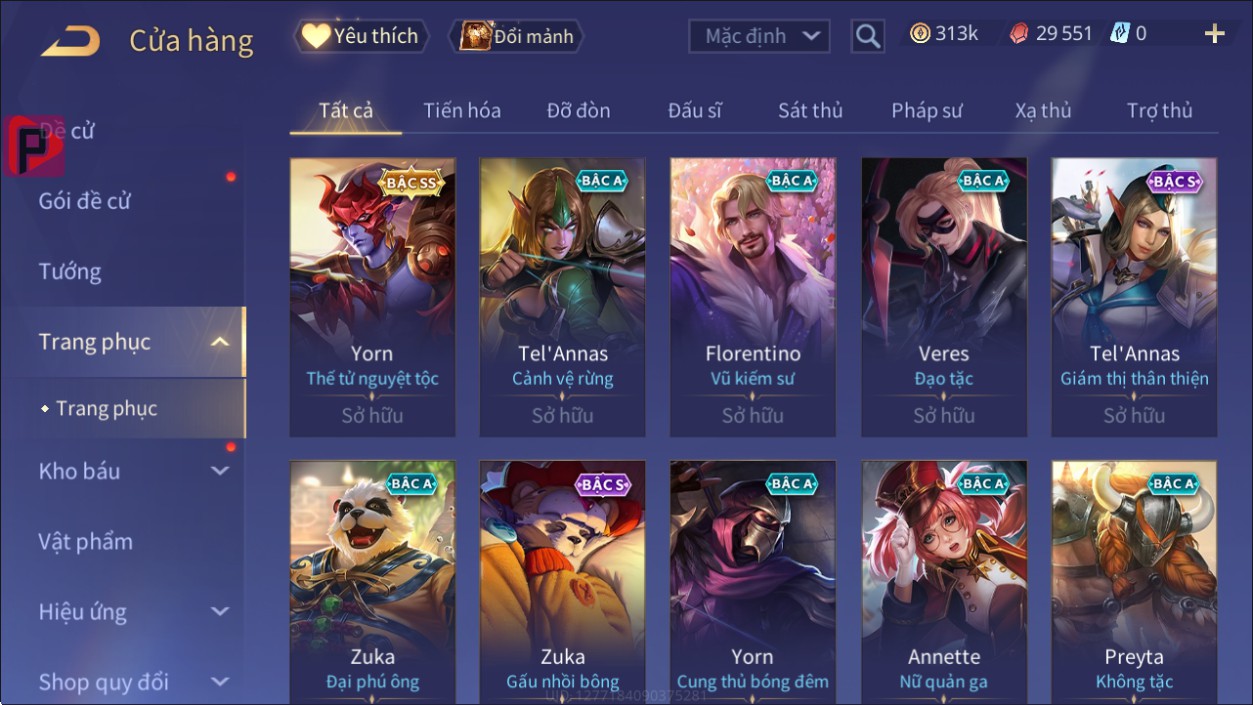Open the Đổi mảnh exchange
Image resolution: width=1253 pixels, height=705 pixels.
[516, 37]
